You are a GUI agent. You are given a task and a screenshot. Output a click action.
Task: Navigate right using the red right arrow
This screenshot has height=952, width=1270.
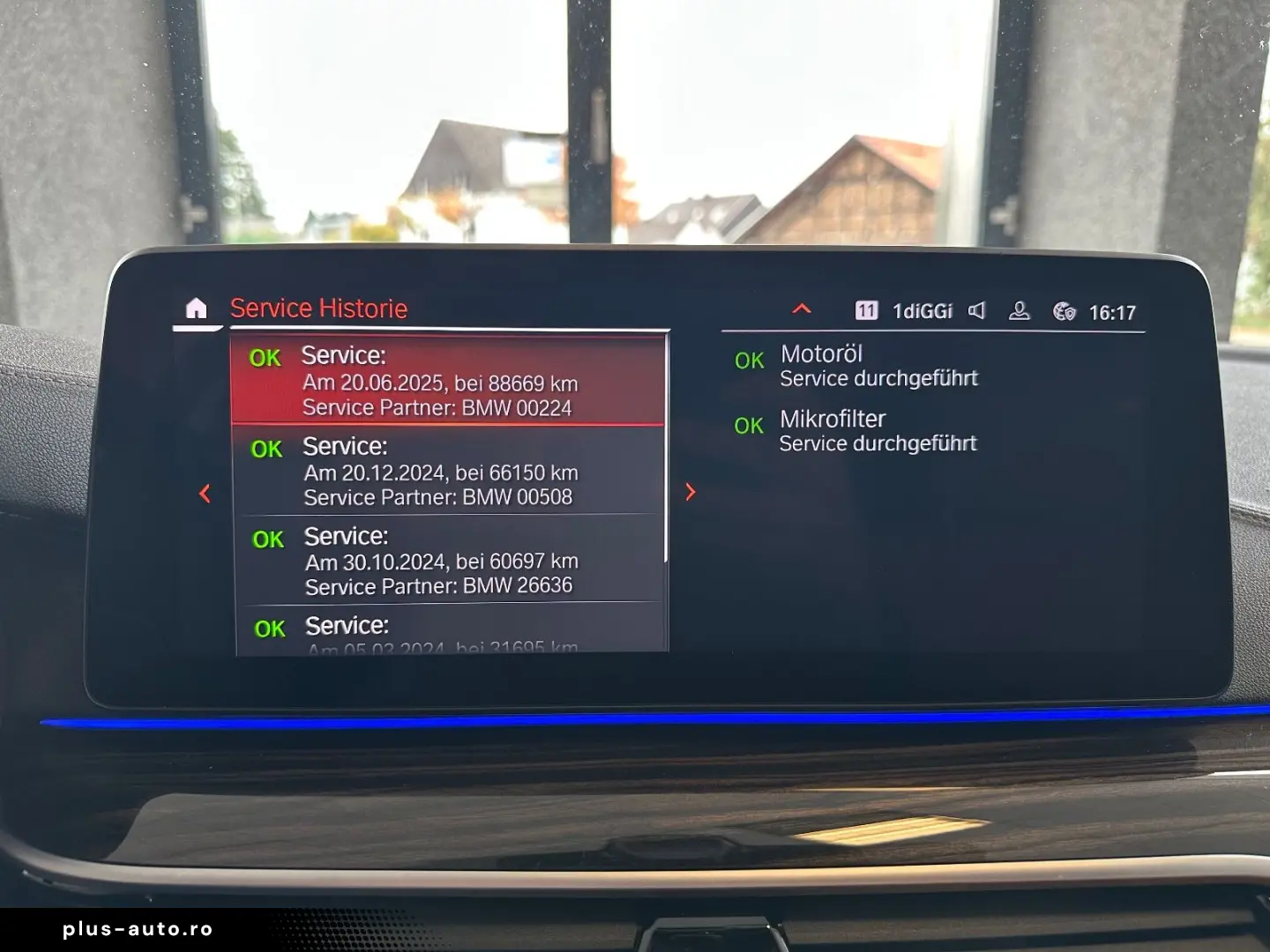point(691,492)
